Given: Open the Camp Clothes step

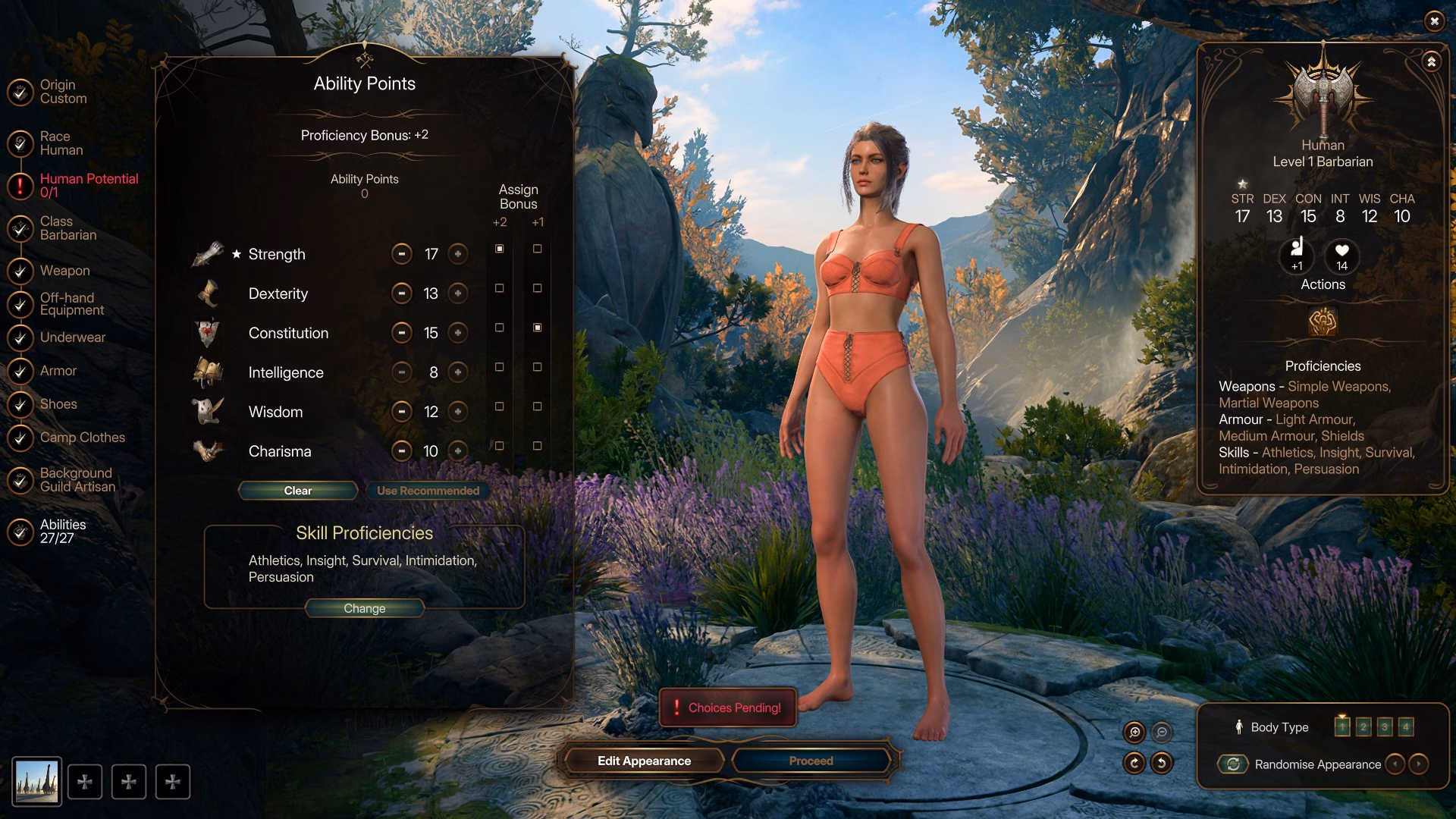Looking at the screenshot, I should (82, 438).
